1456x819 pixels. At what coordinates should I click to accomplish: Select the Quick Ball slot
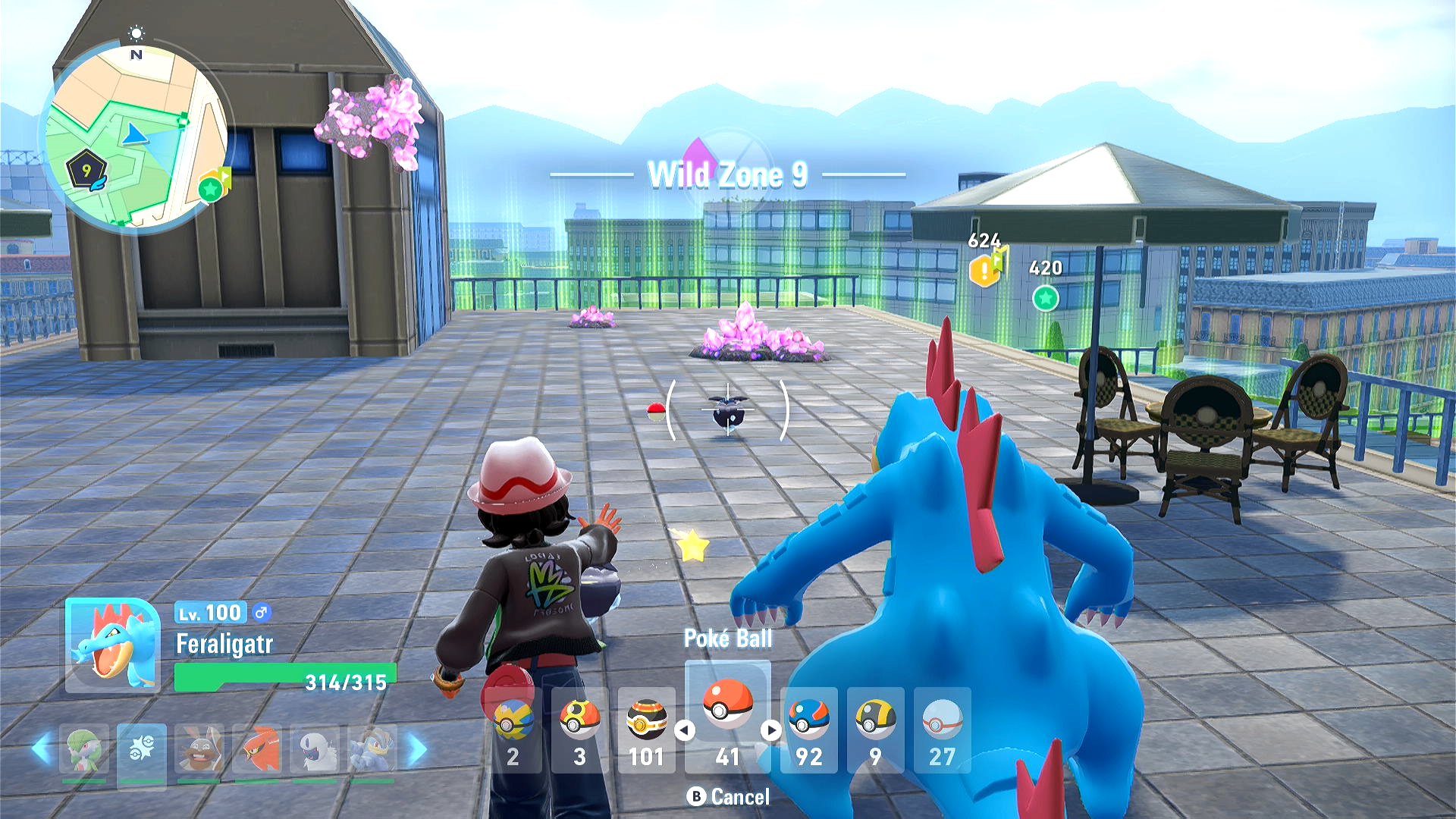513,729
